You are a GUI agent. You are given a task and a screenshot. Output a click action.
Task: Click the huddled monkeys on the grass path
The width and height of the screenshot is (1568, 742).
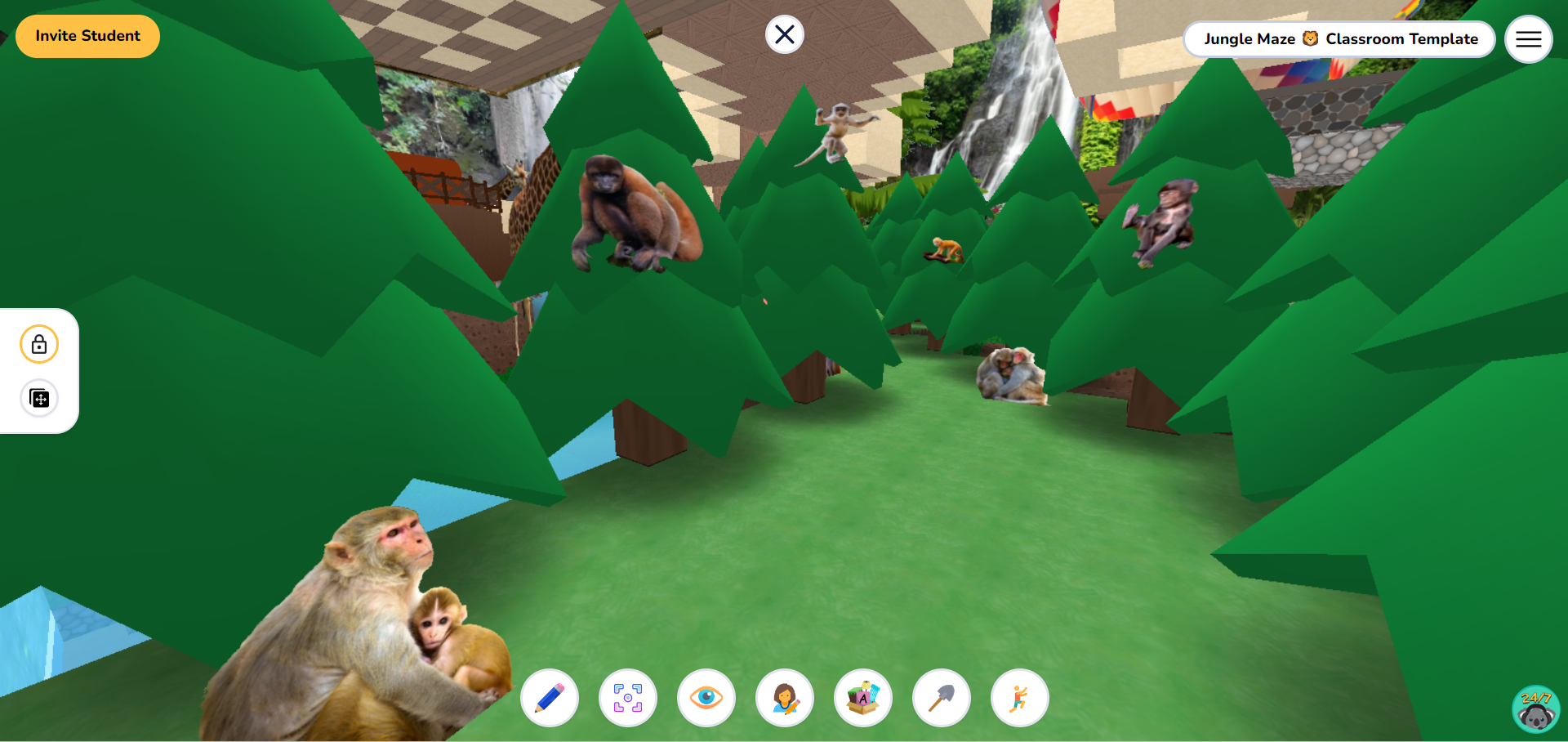pos(1011,376)
